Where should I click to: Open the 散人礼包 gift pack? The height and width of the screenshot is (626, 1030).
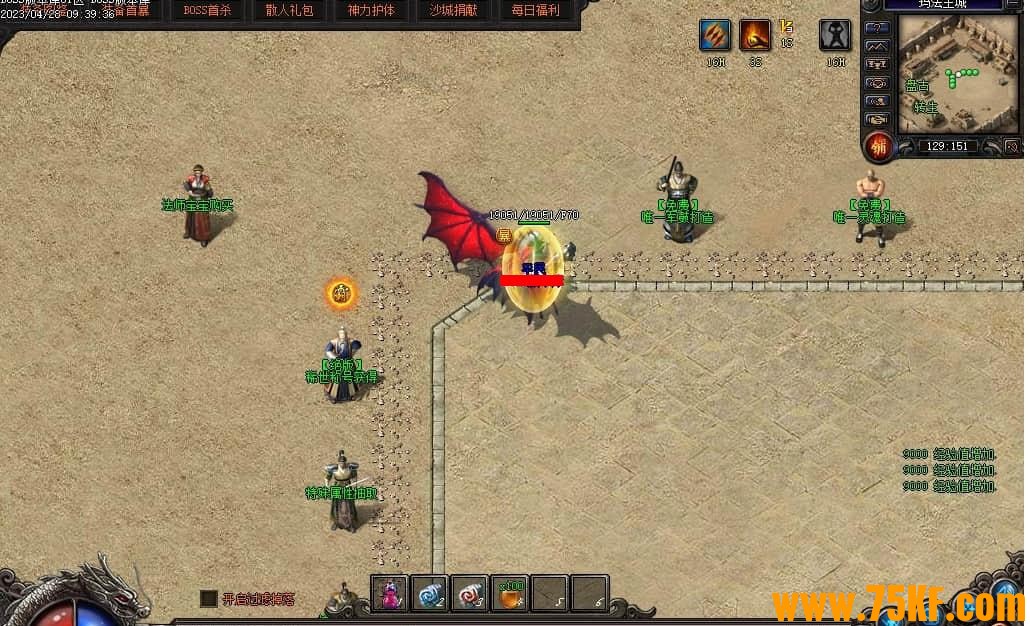(x=290, y=11)
